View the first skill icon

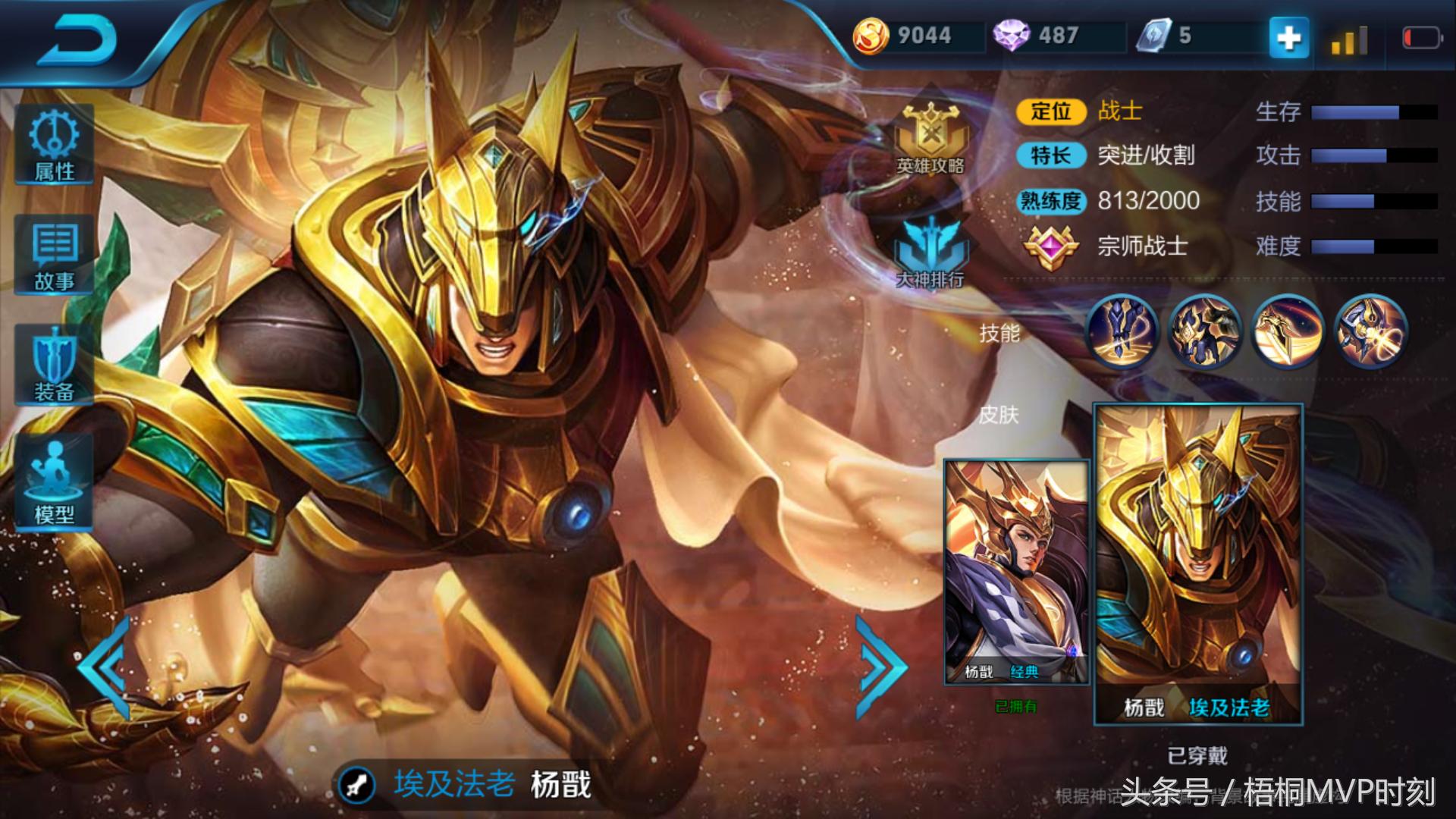click(x=1122, y=331)
